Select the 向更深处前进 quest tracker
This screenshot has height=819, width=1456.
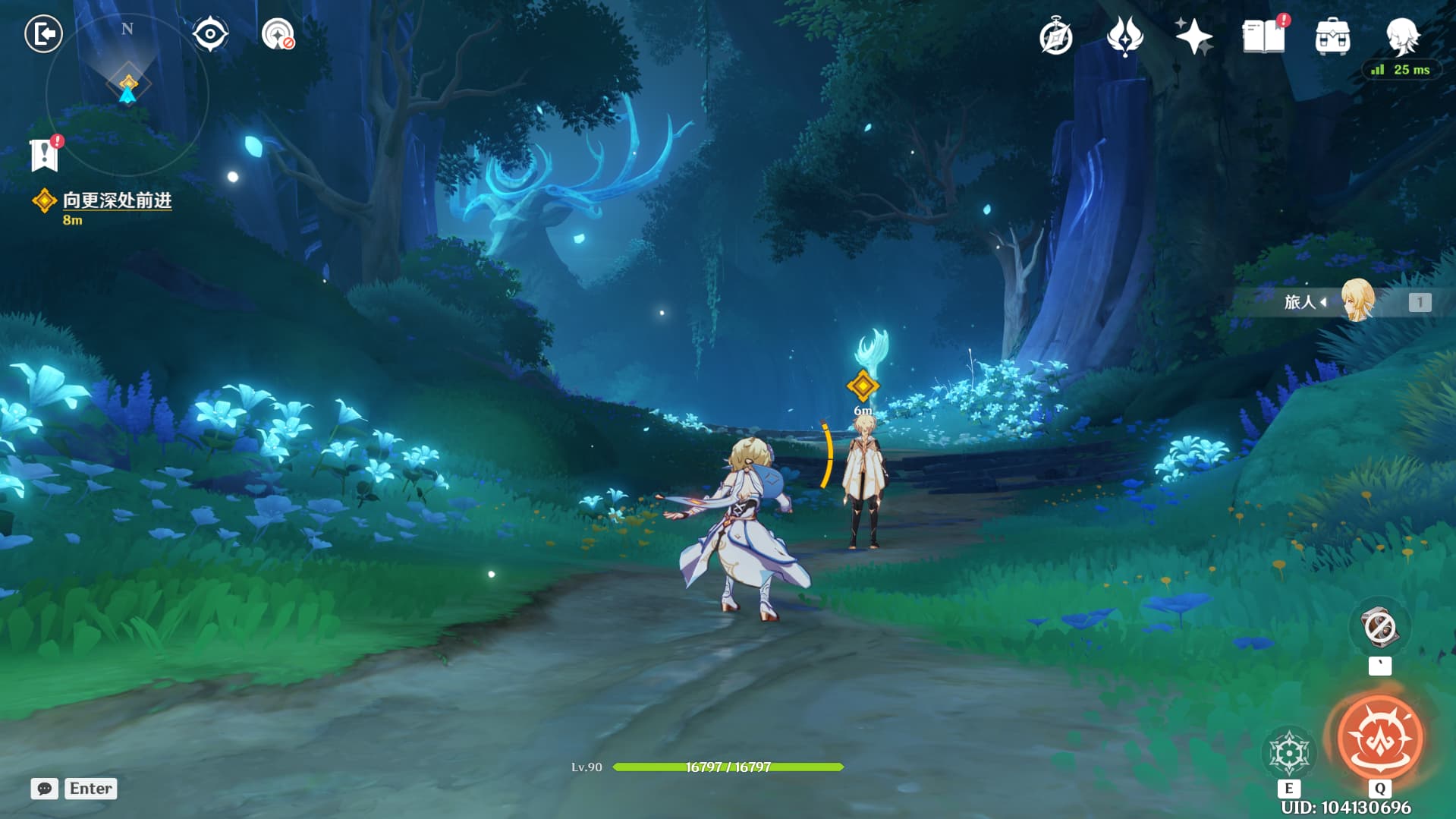point(116,200)
